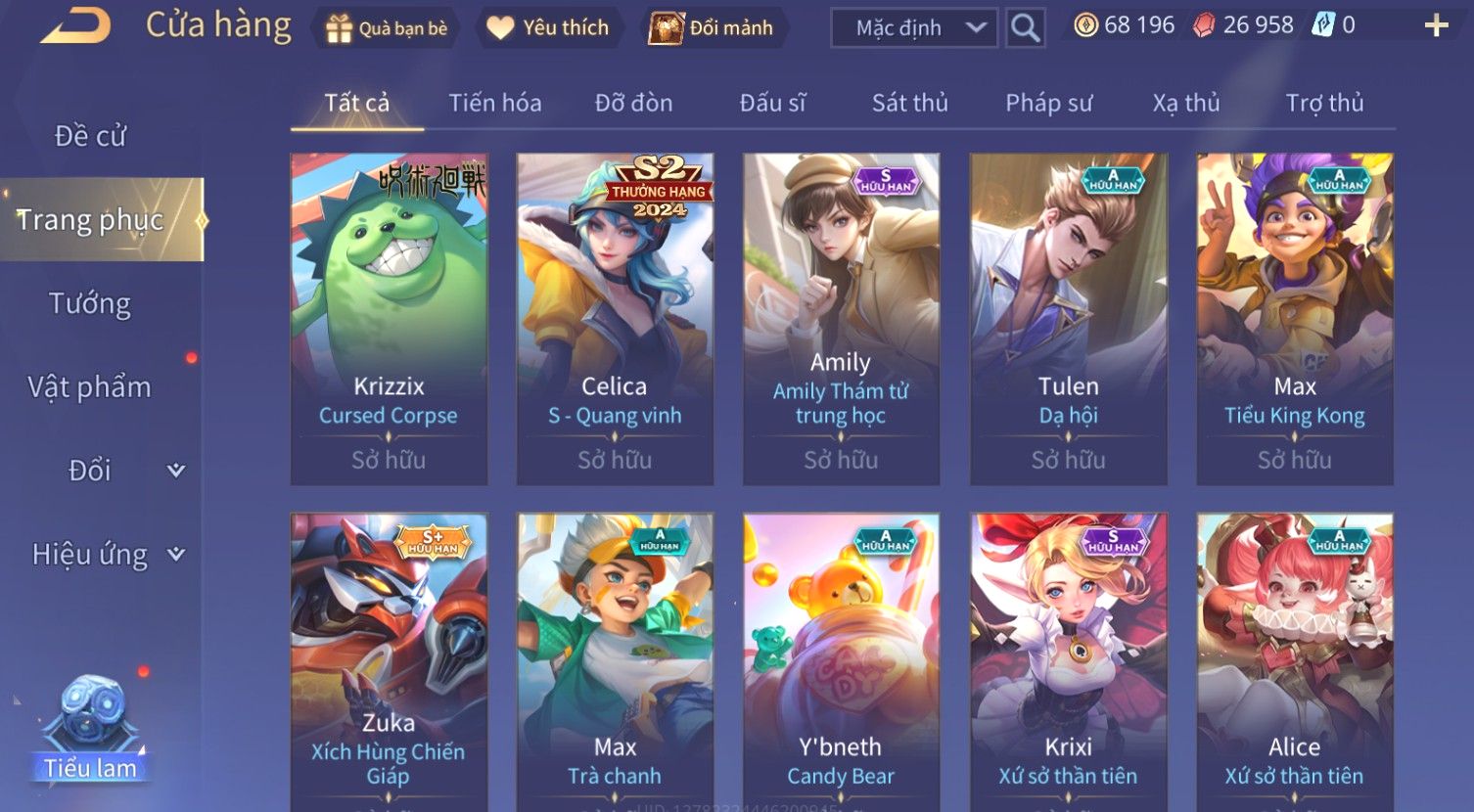Open the Yêu thích favorites list
1474x812 pixels.
point(548,28)
